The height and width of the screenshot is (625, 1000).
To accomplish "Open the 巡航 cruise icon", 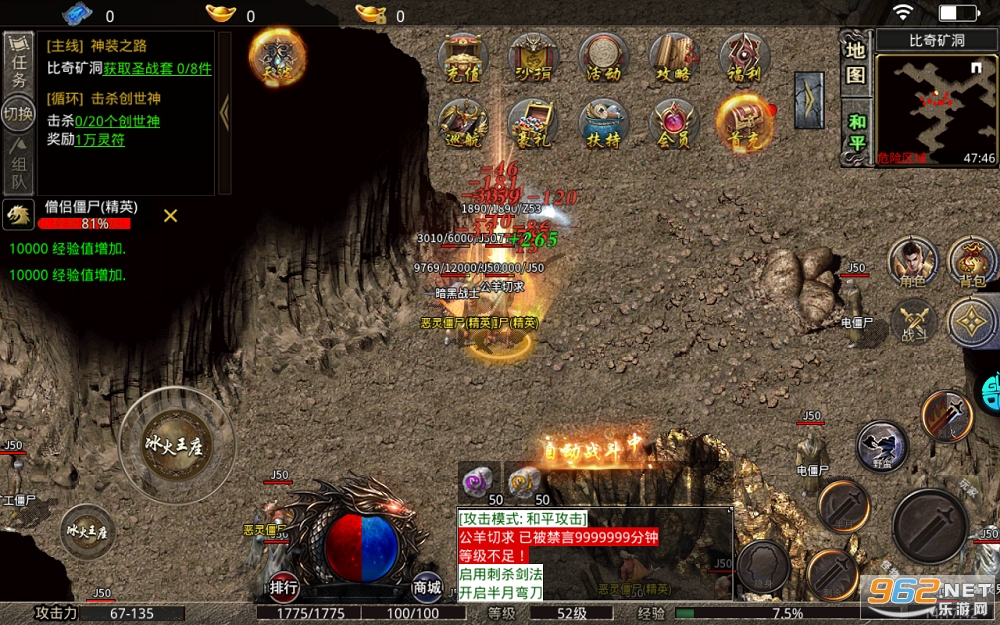I will point(463,124).
